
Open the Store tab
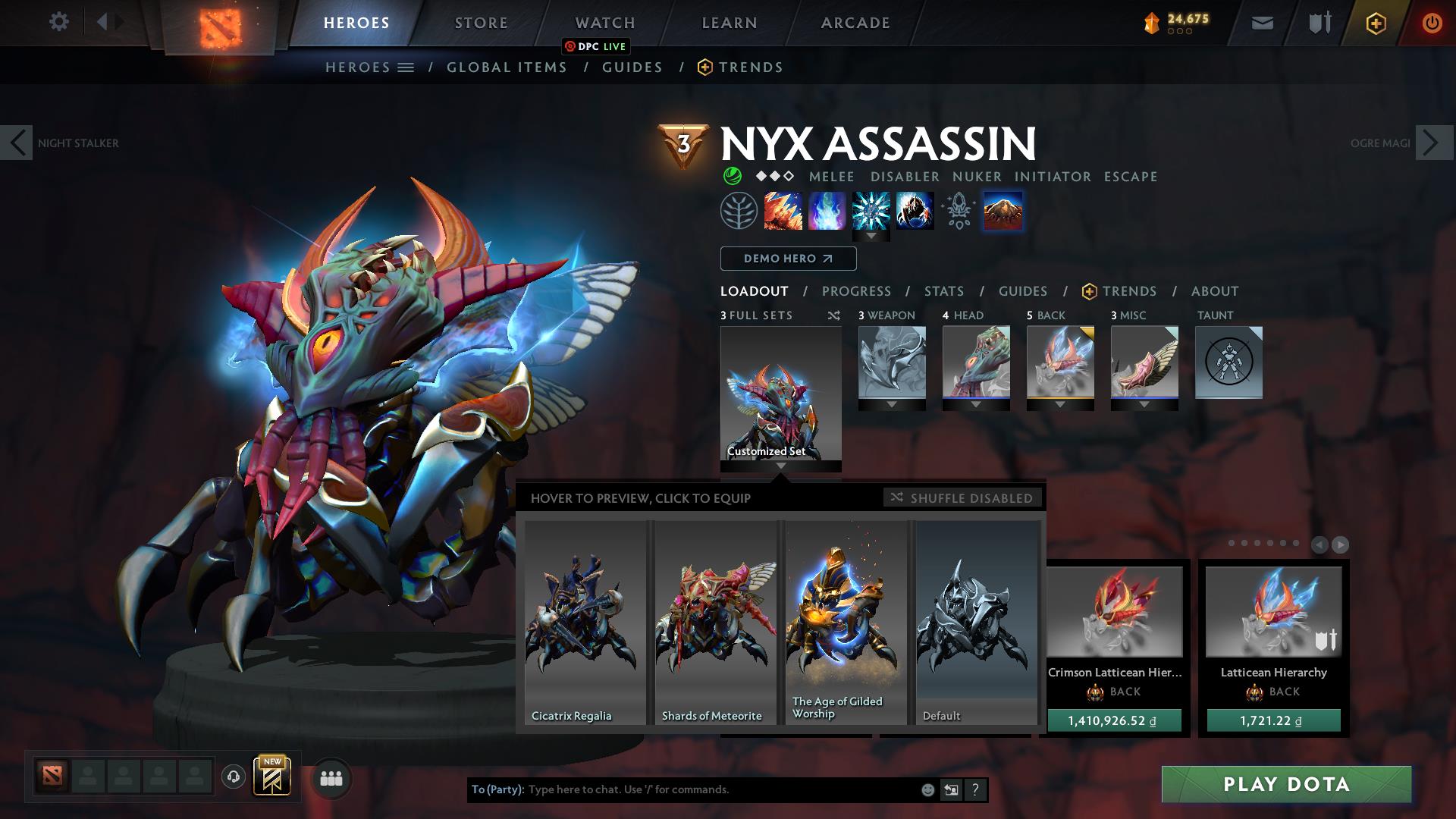pos(482,23)
